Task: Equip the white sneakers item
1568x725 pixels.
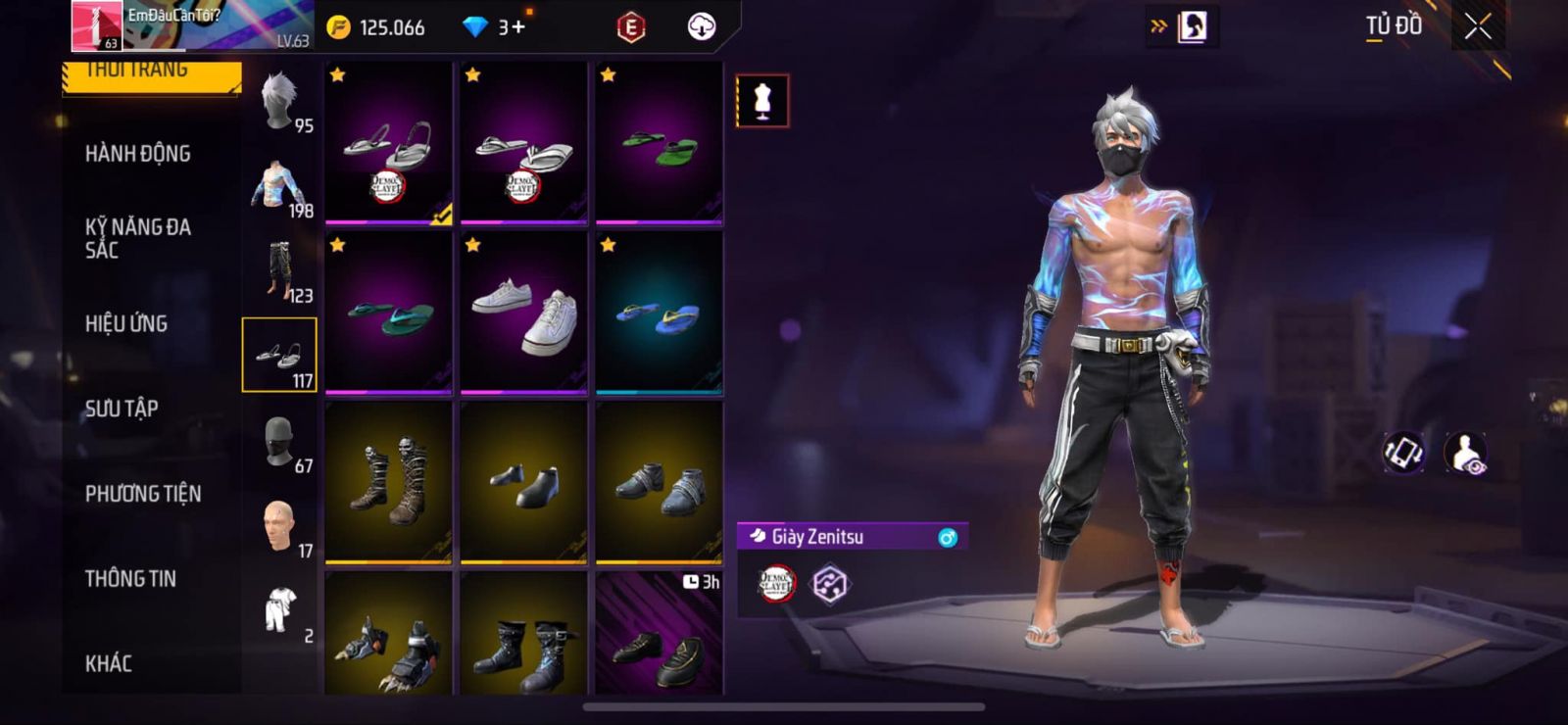Action: point(524,314)
